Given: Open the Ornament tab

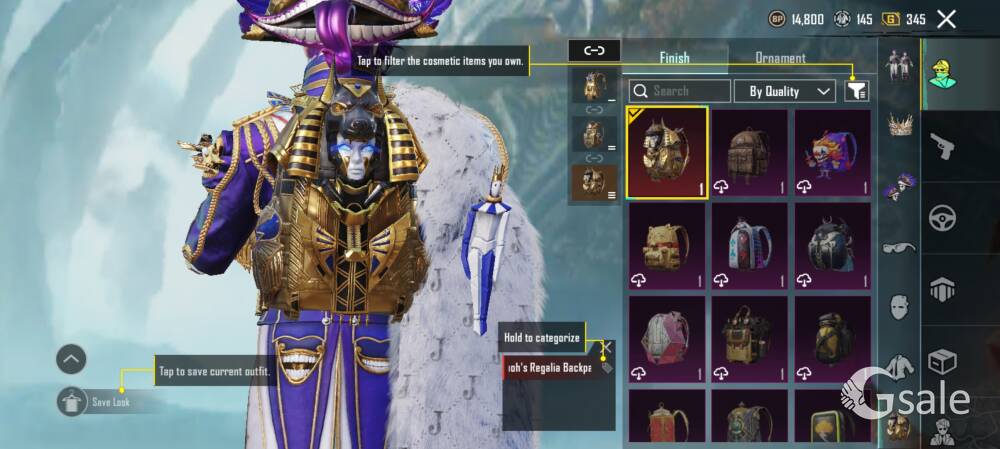Looking at the screenshot, I should pyautogui.click(x=780, y=58).
